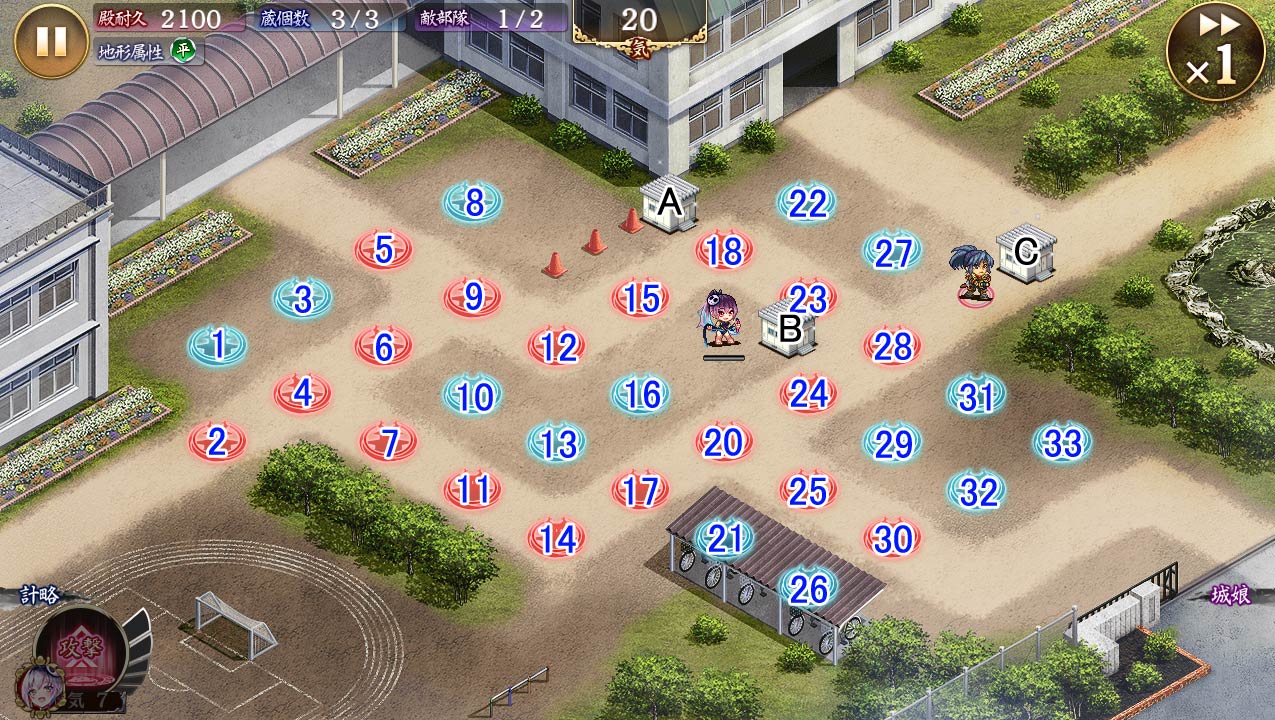Choose red placement tile 30

point(892,539)
